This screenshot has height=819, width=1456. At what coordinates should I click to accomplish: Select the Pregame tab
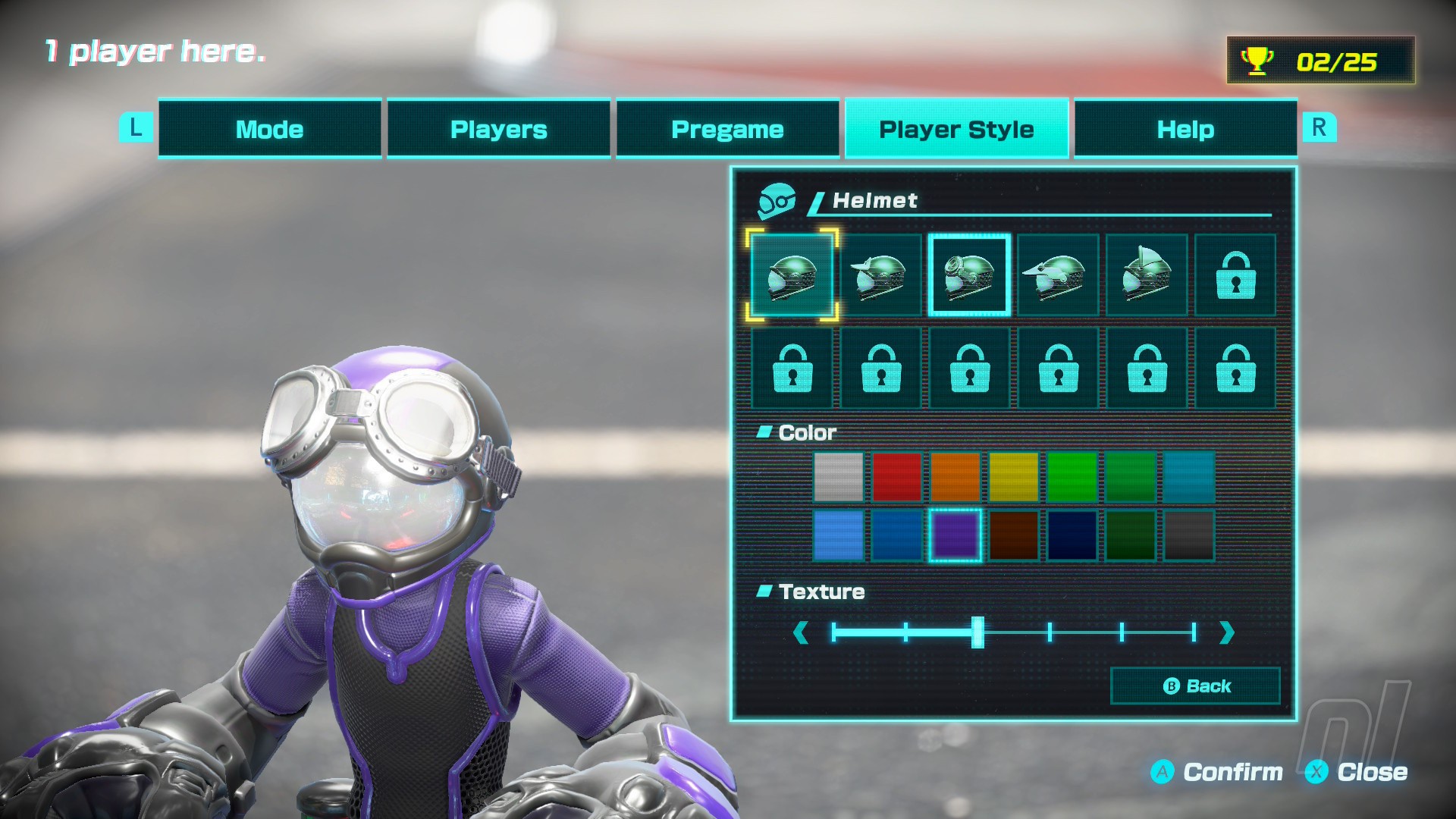pos(727,129)
